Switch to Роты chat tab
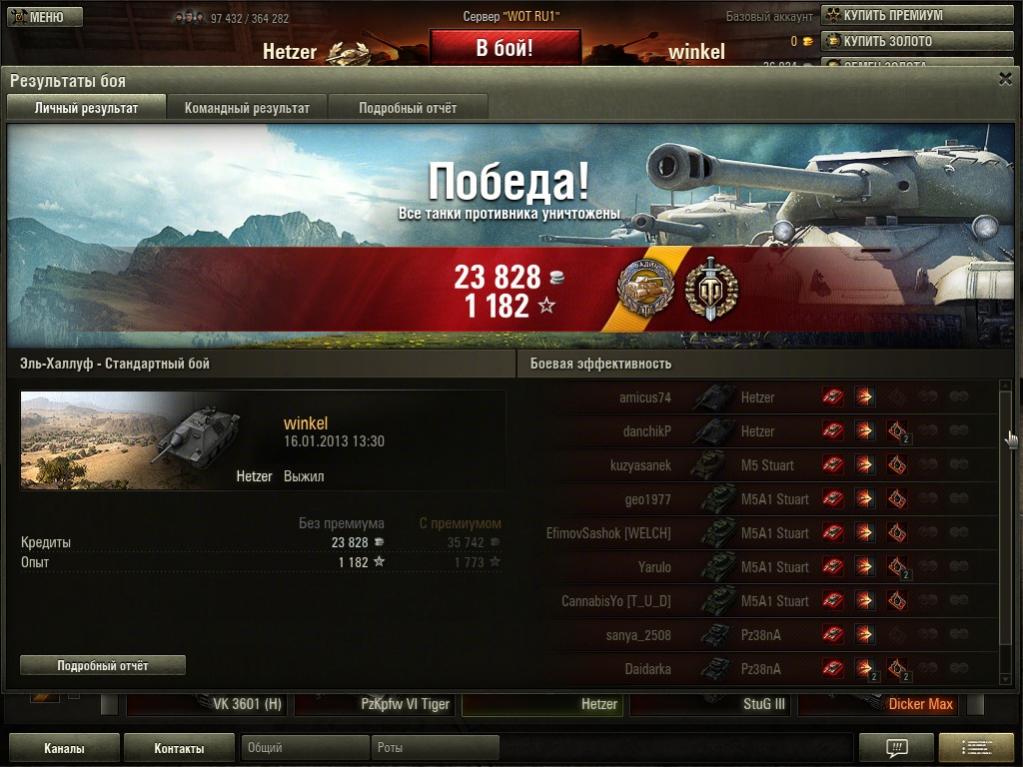The image size is (1023, 767). point(435,748)
